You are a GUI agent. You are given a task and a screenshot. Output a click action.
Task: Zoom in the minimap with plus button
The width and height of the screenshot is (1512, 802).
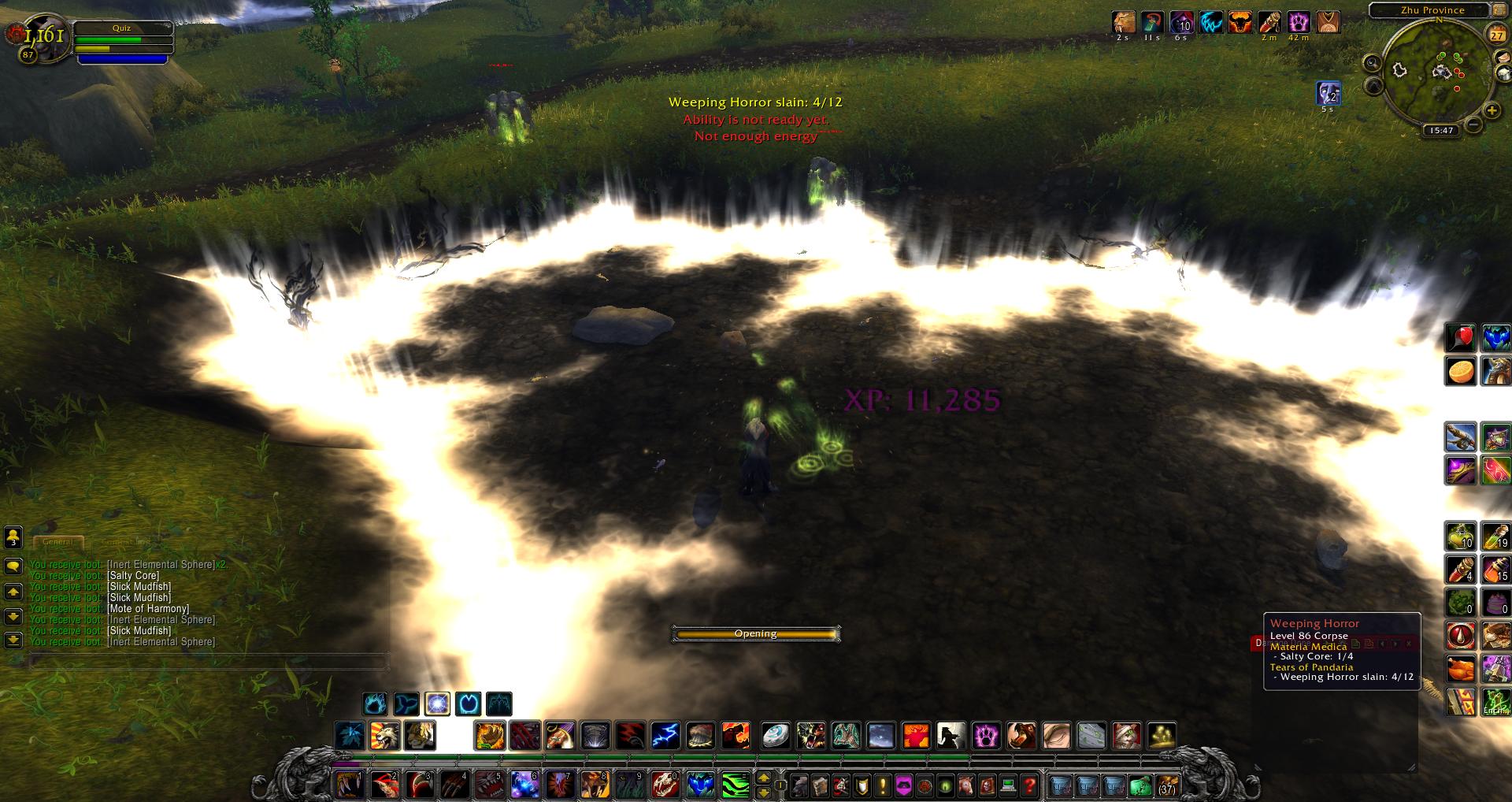(x=1491, y=111)
